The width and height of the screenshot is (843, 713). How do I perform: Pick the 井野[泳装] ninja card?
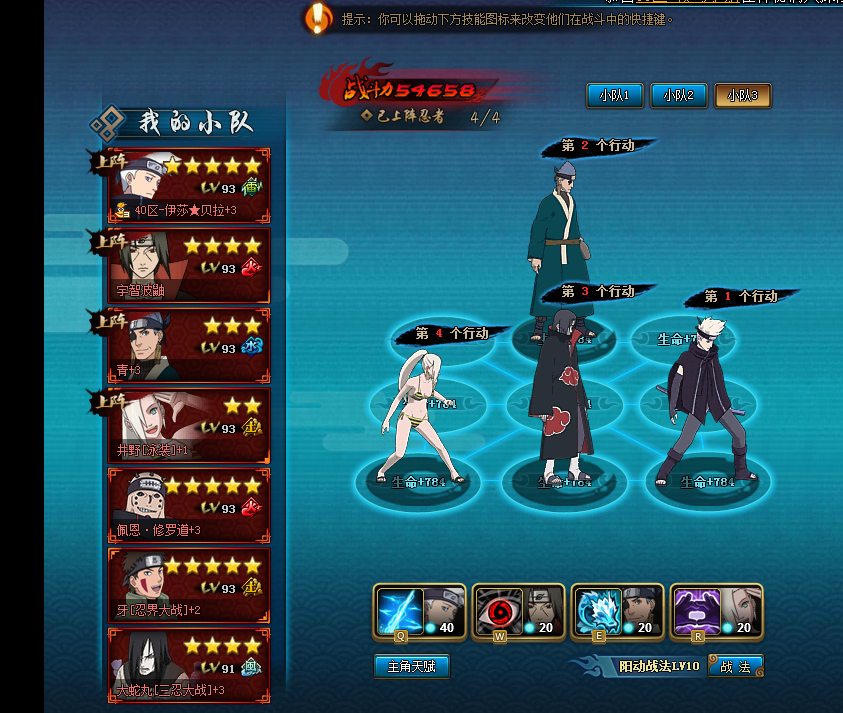(189, 426)
